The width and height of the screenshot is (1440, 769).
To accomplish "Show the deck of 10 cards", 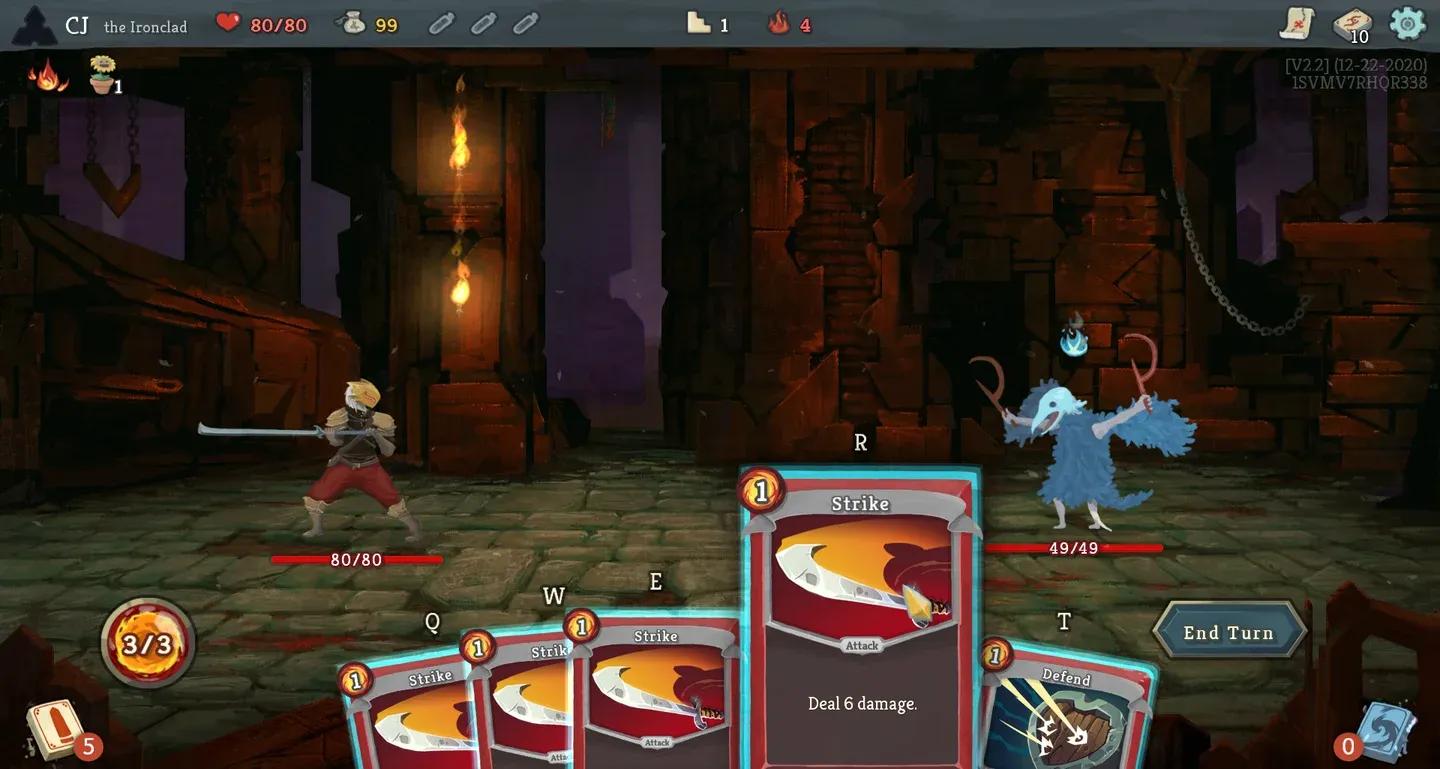I will pos(1350,24).
